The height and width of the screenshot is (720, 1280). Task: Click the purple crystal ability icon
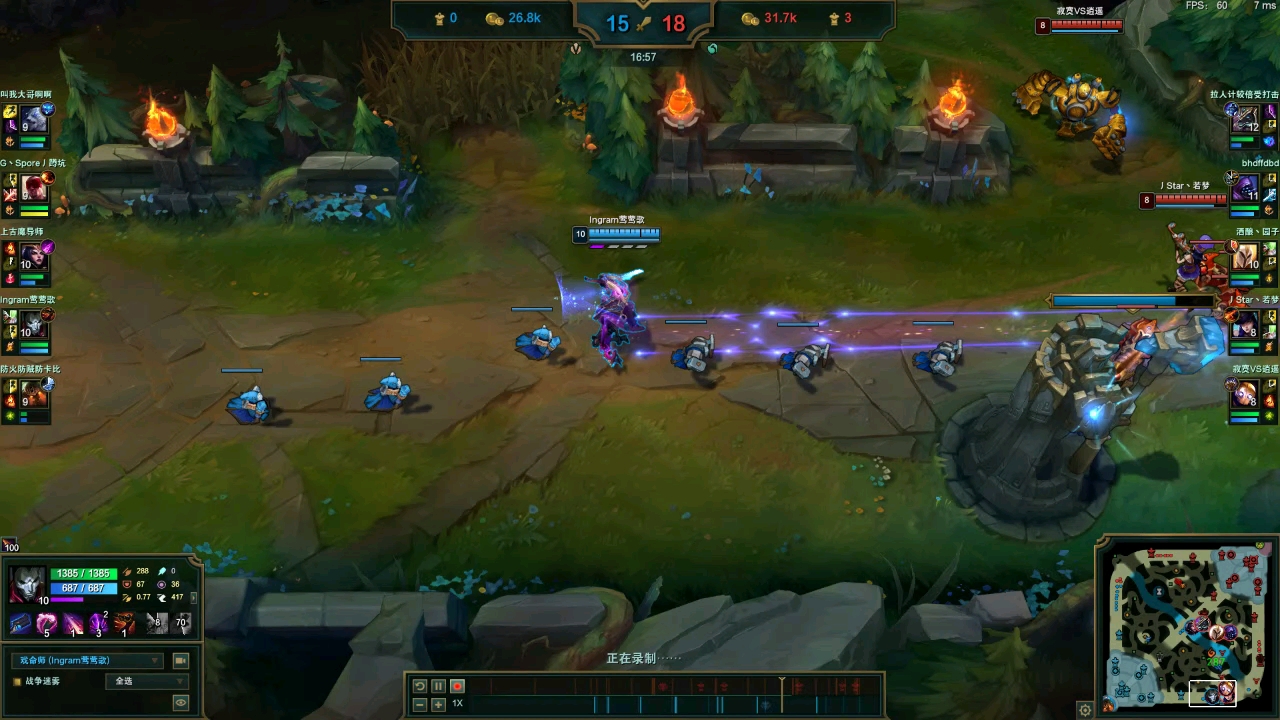(x=98, y=625)
